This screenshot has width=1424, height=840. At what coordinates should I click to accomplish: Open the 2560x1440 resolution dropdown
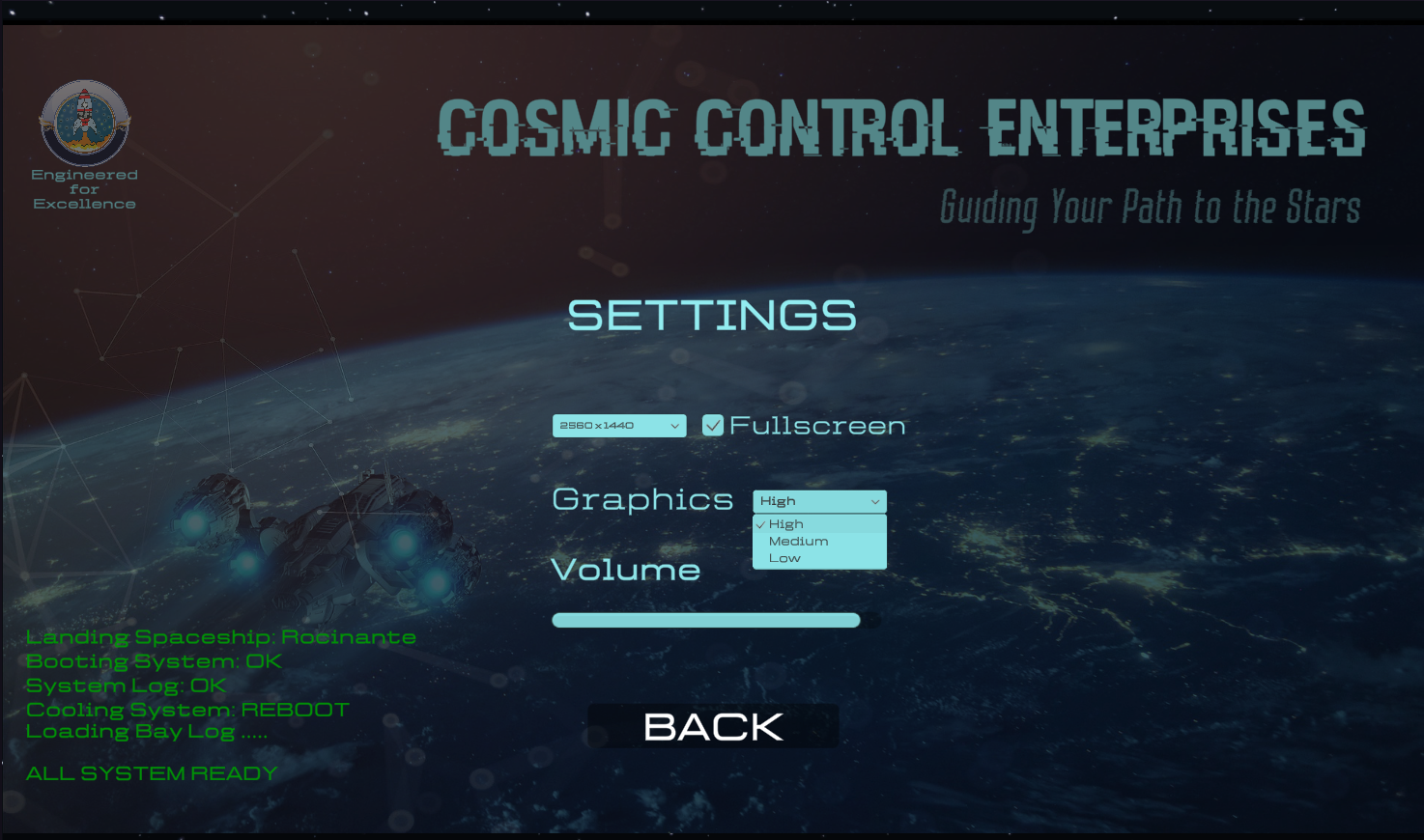coord(619,426)
